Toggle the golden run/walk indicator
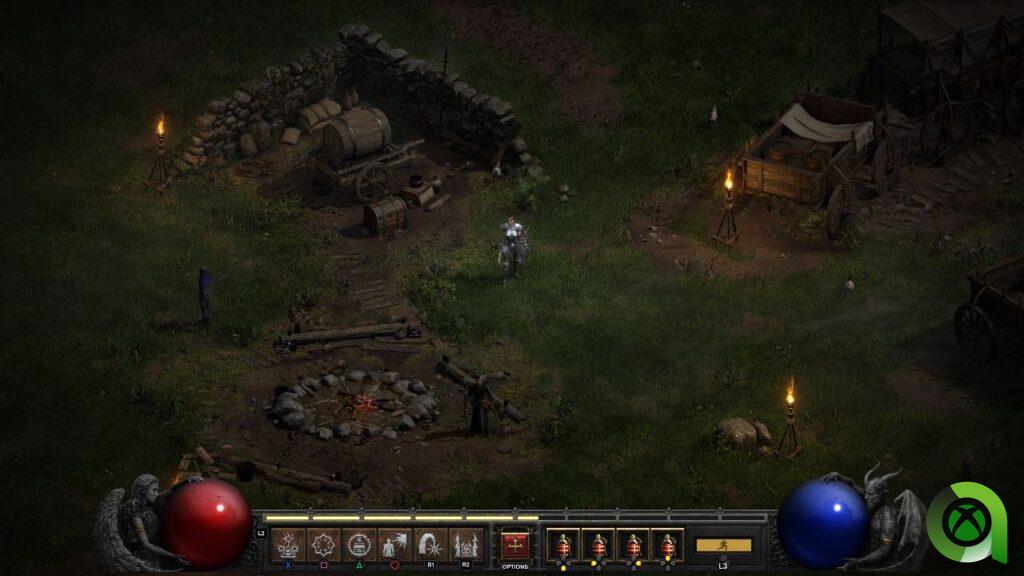Screen dimensions: 1024x576 [x=723, y=545]
